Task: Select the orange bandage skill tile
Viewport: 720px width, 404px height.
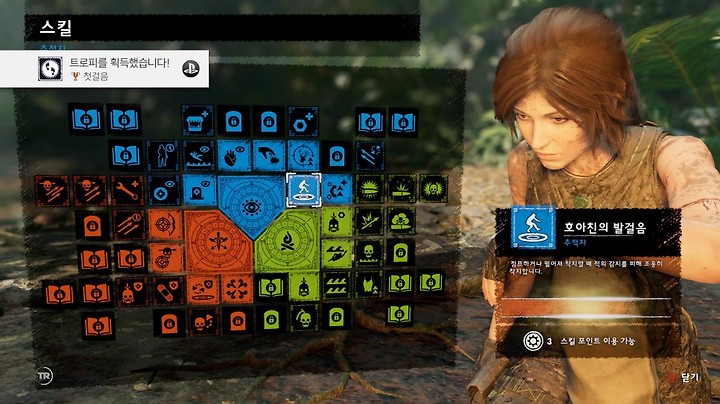Action: click(162, 291)
